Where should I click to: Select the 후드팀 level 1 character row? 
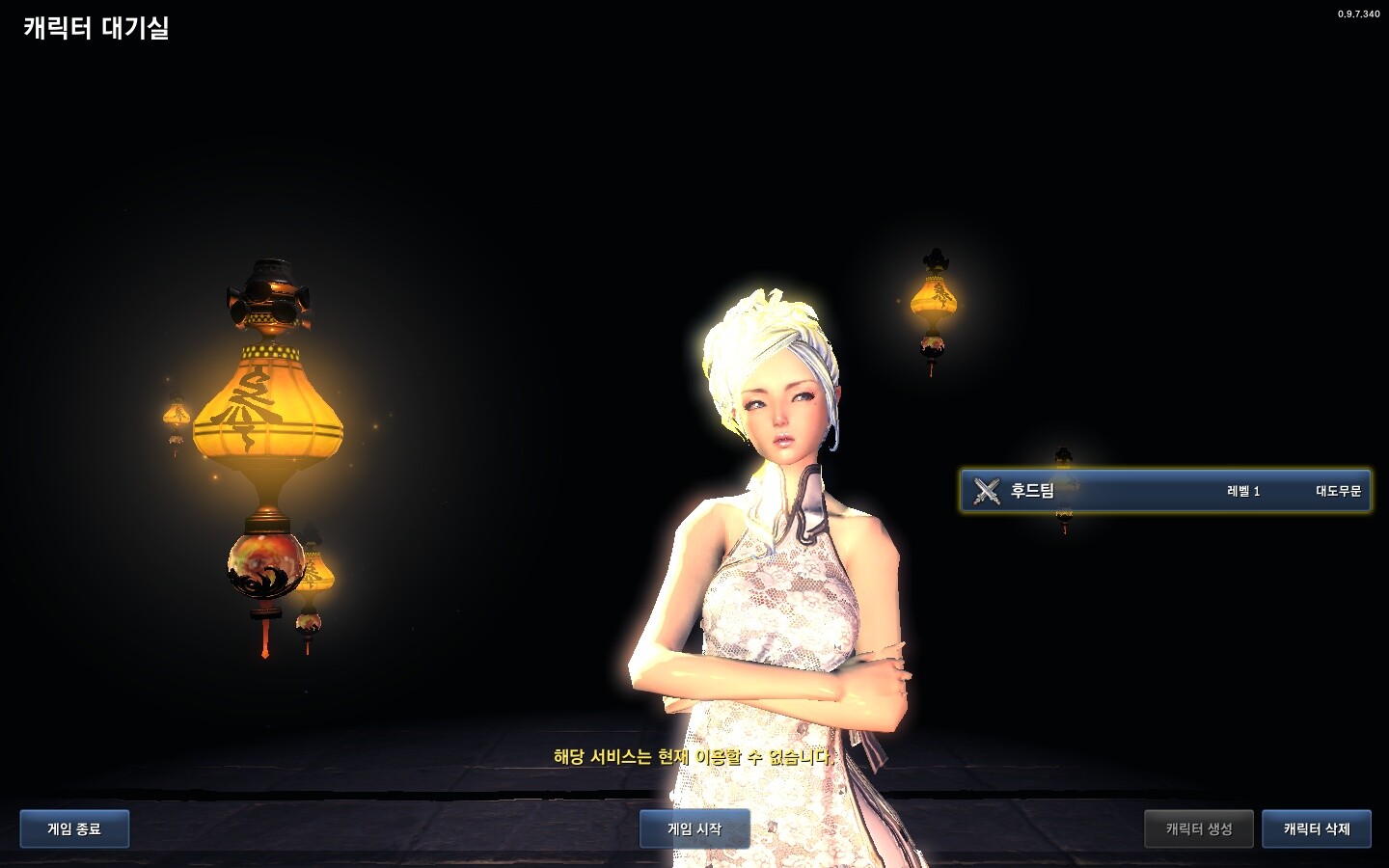(x=1165, y=491)
